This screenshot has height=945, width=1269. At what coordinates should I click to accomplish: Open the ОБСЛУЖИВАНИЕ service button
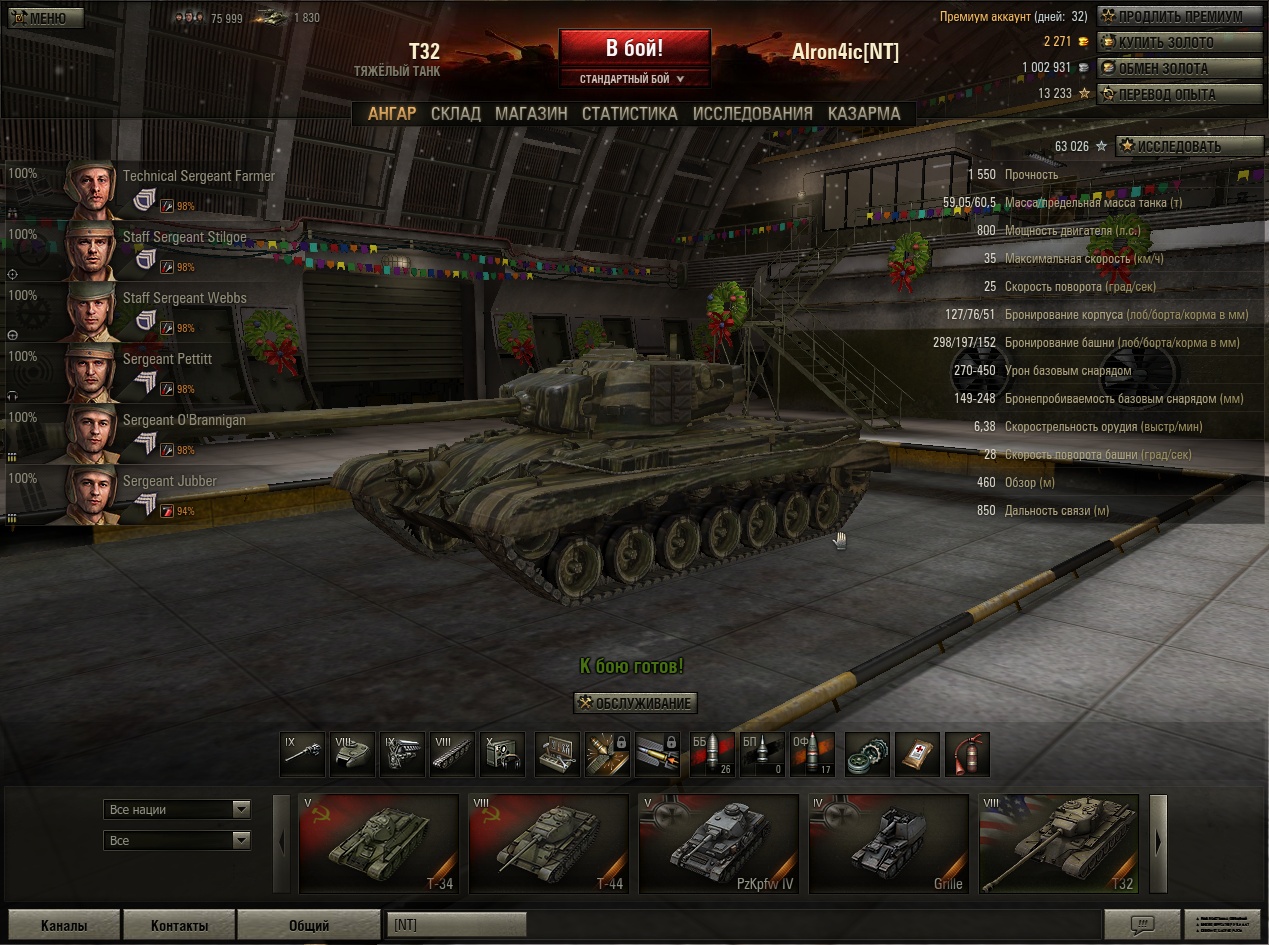(635, 703)
